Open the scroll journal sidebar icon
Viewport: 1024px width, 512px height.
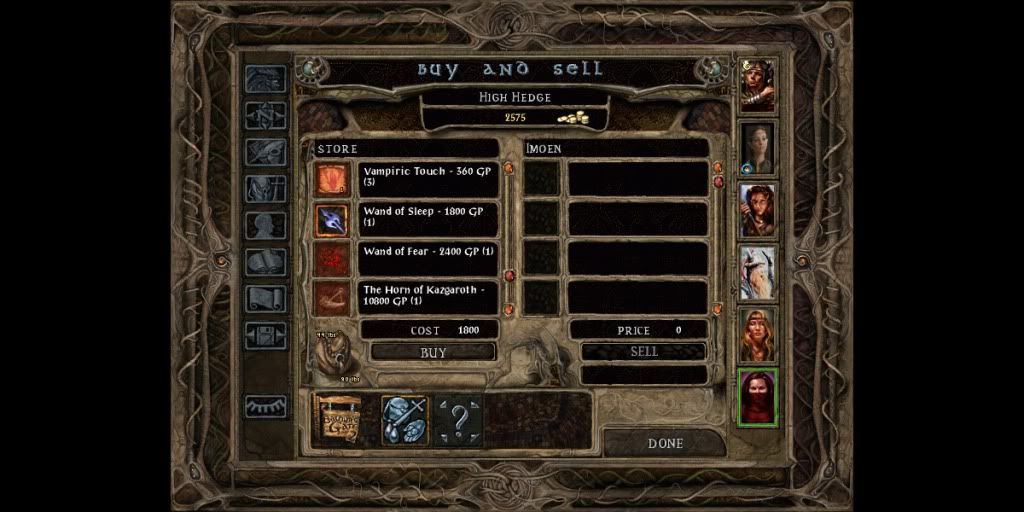point(266,299)
